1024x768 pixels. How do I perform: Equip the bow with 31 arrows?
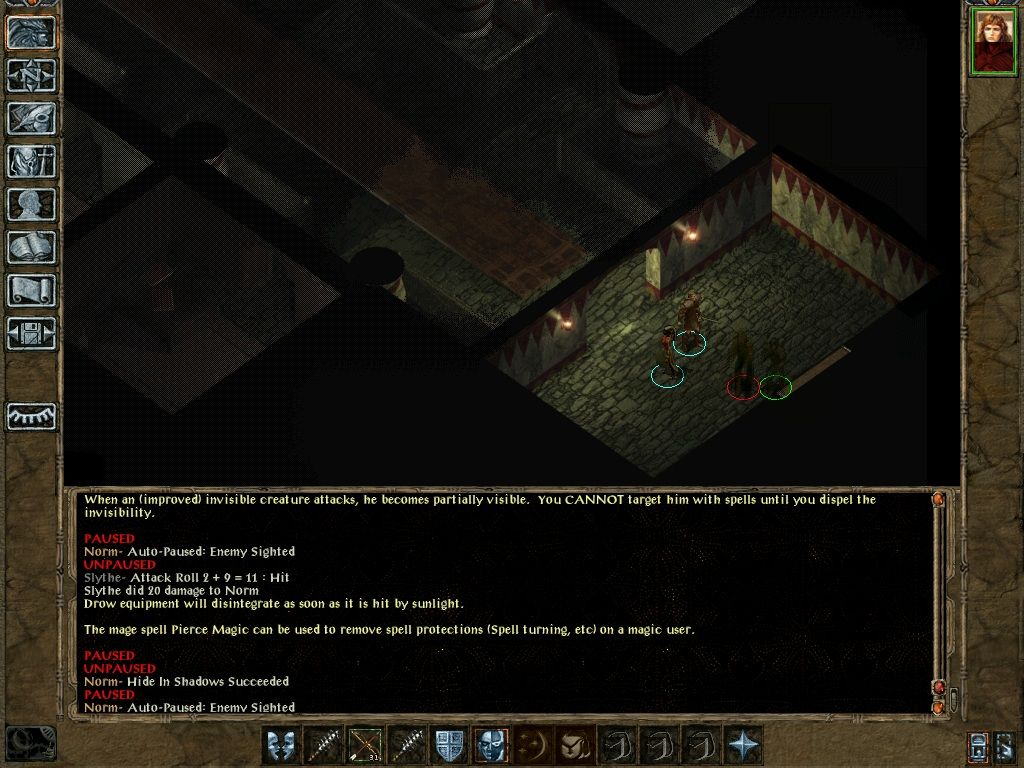366,746
